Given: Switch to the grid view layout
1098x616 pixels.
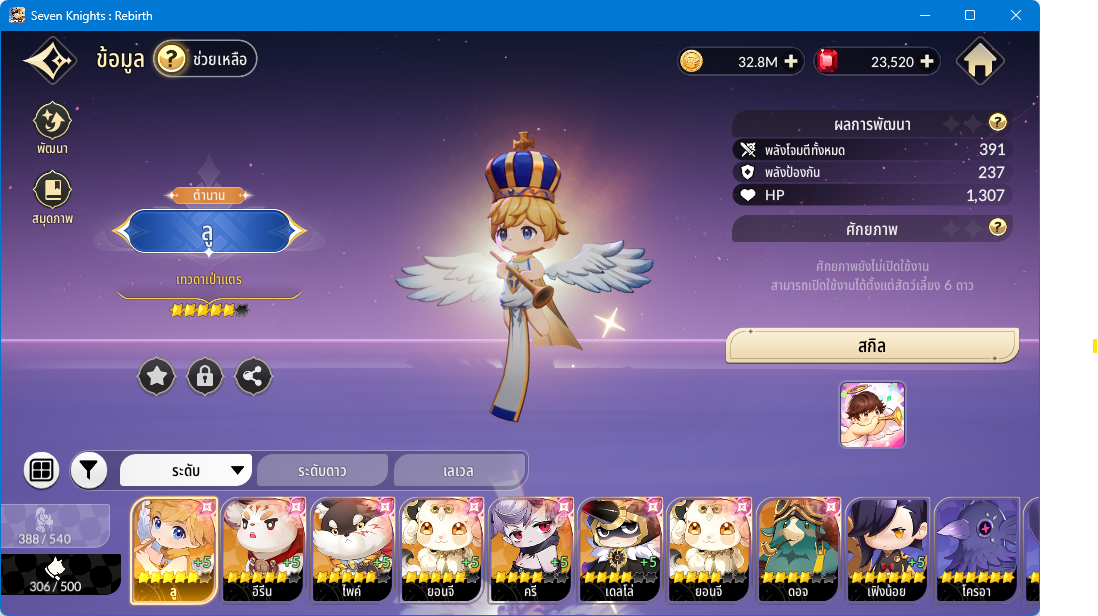Looking at the screenshot, I should pyautogui.click(x=42, y=470).
